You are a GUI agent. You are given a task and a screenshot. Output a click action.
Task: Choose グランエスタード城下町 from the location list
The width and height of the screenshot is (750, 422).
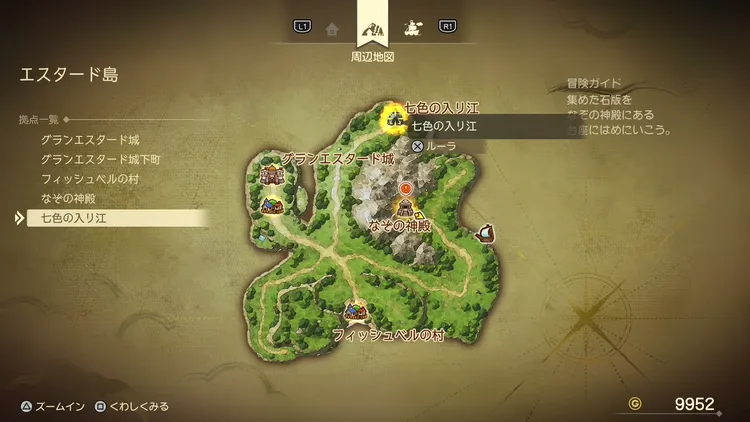click(100, 158)
